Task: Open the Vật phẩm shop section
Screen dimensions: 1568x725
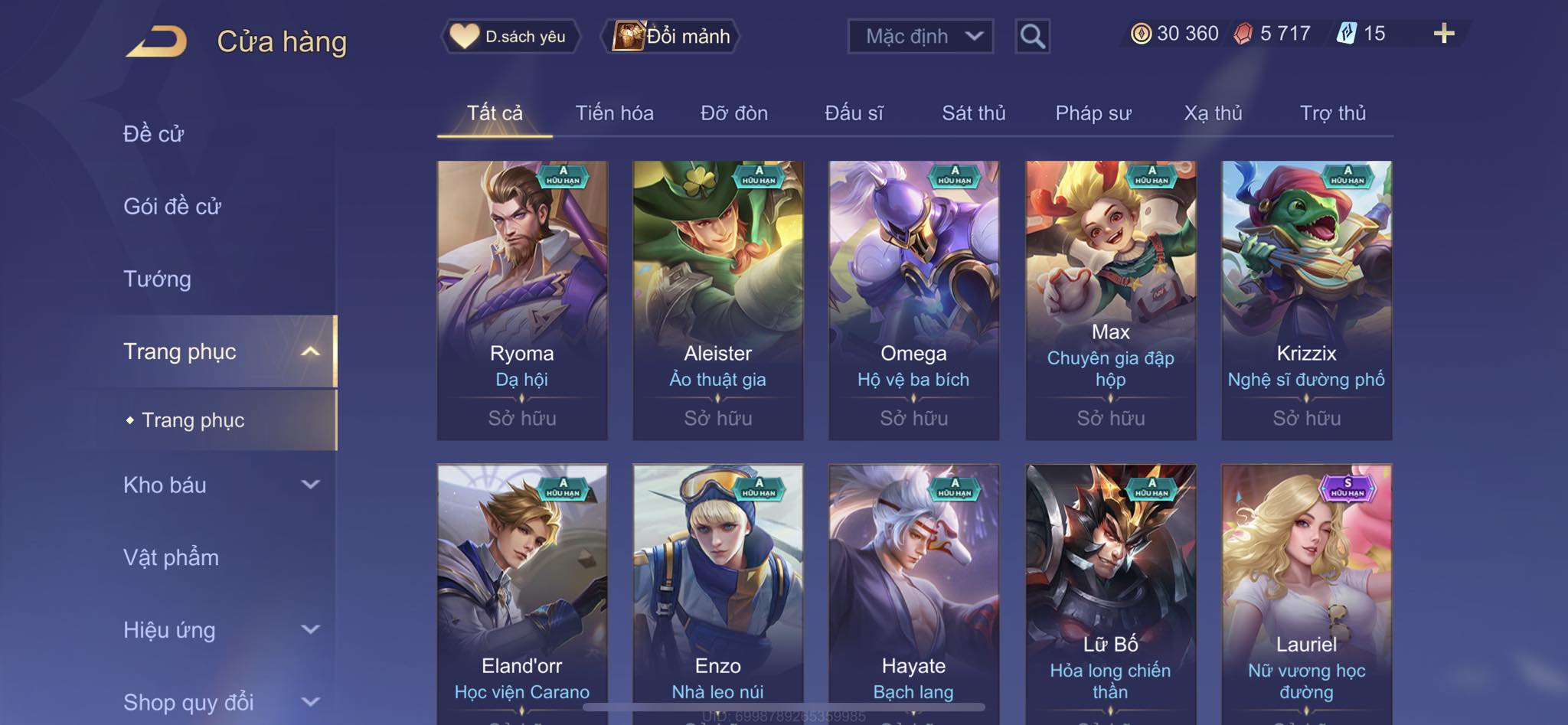Action: click(171, 557)
